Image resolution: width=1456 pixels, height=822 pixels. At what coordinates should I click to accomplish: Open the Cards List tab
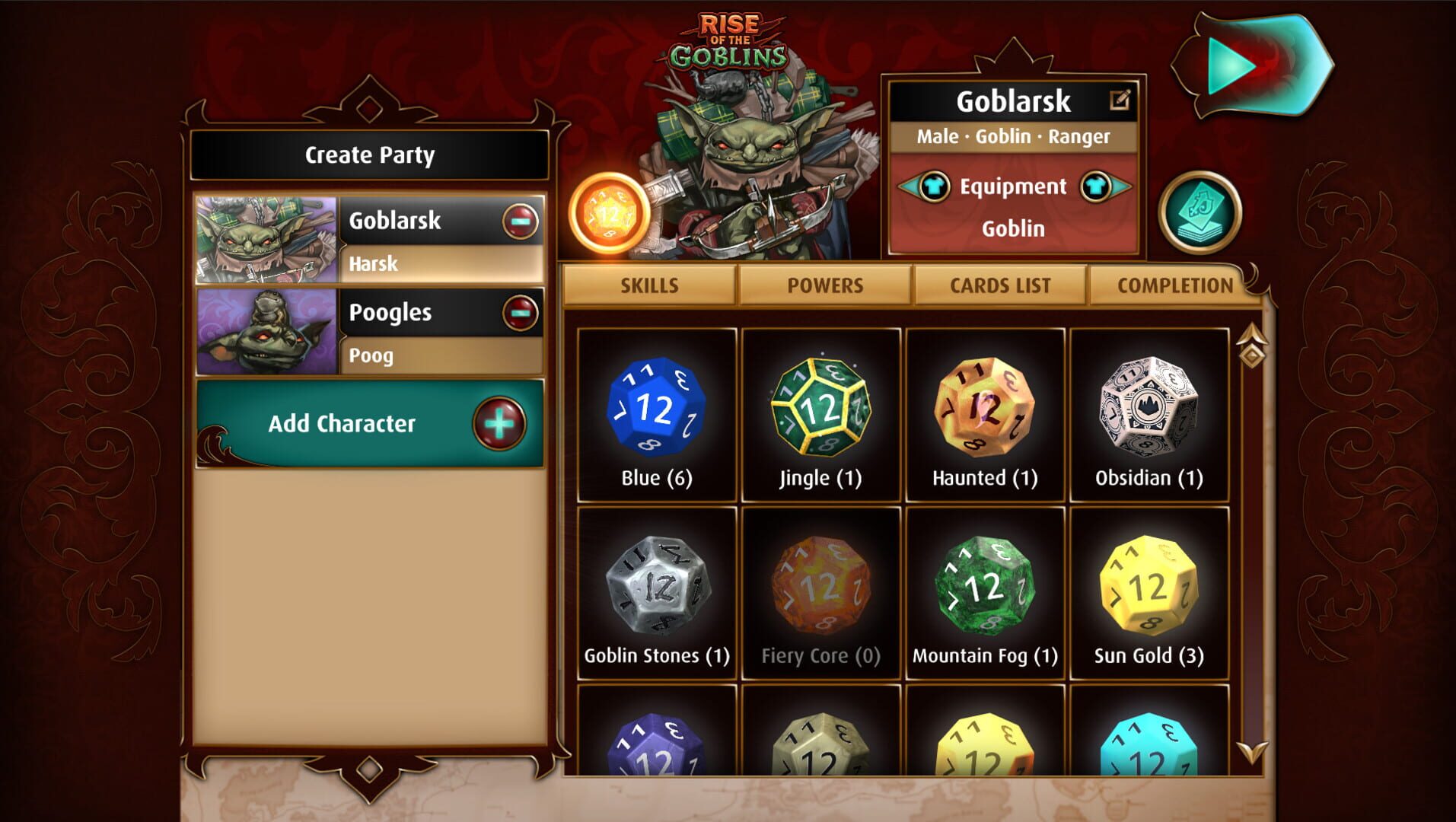click(999, 285)
